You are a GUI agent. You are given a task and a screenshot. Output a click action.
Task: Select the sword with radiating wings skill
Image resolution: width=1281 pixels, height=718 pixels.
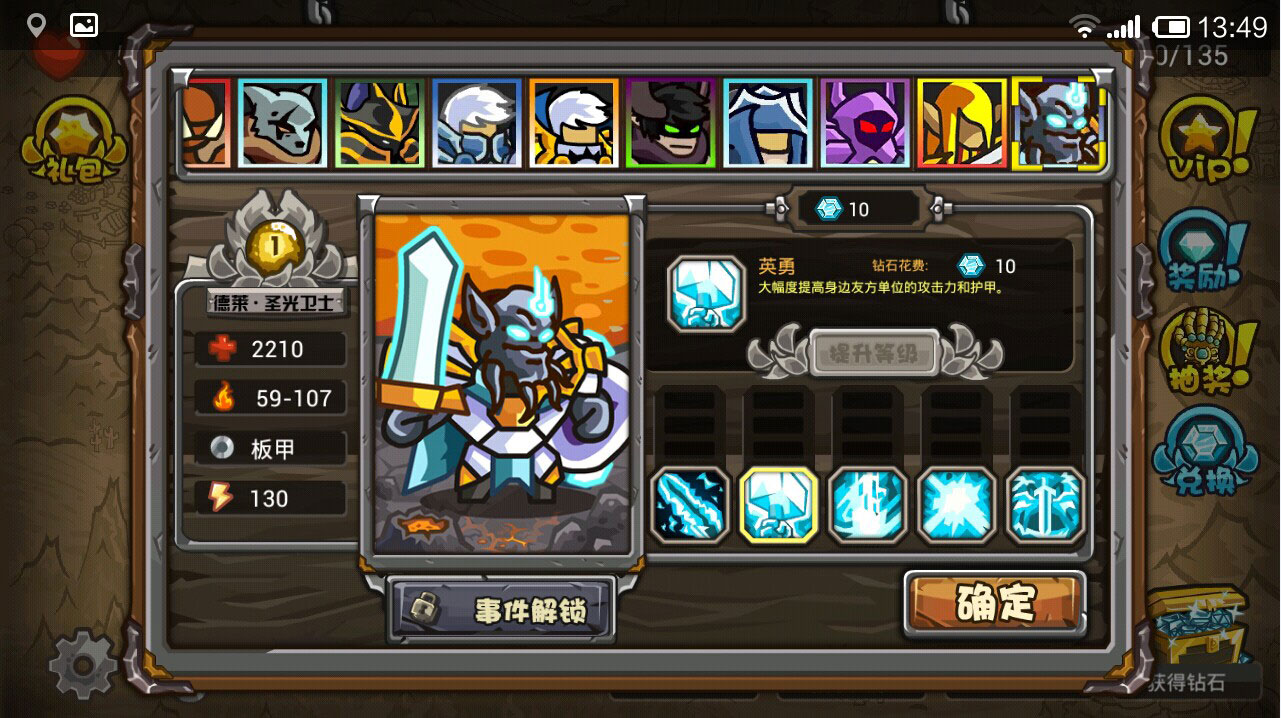pos(1045,506)
